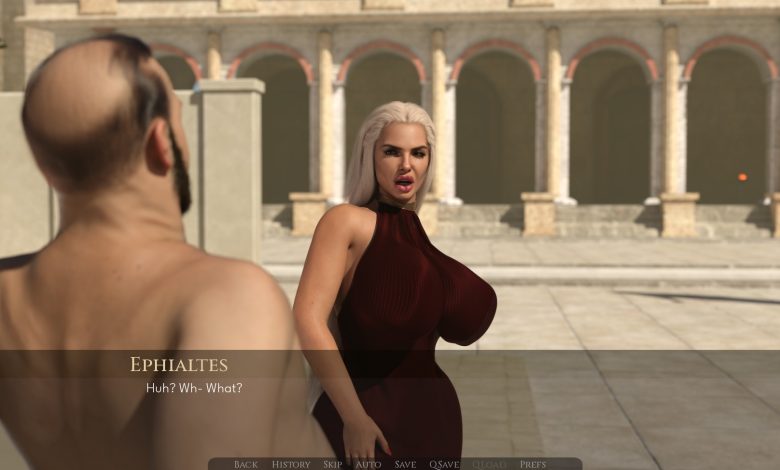Quick save using QSave
This screenshot has height=470, width=780.
444,464
